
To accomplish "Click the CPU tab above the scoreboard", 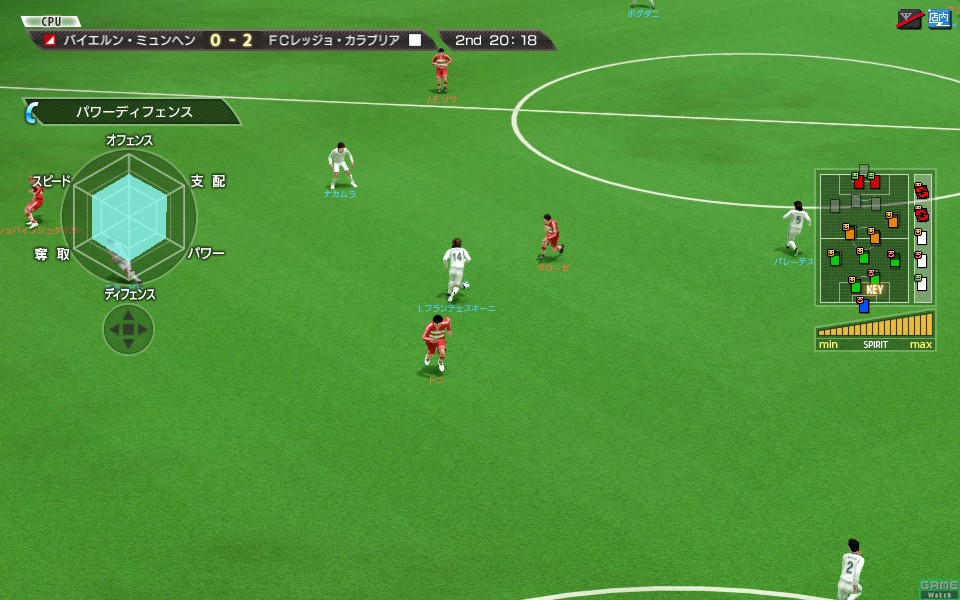I will coord(51,21).
